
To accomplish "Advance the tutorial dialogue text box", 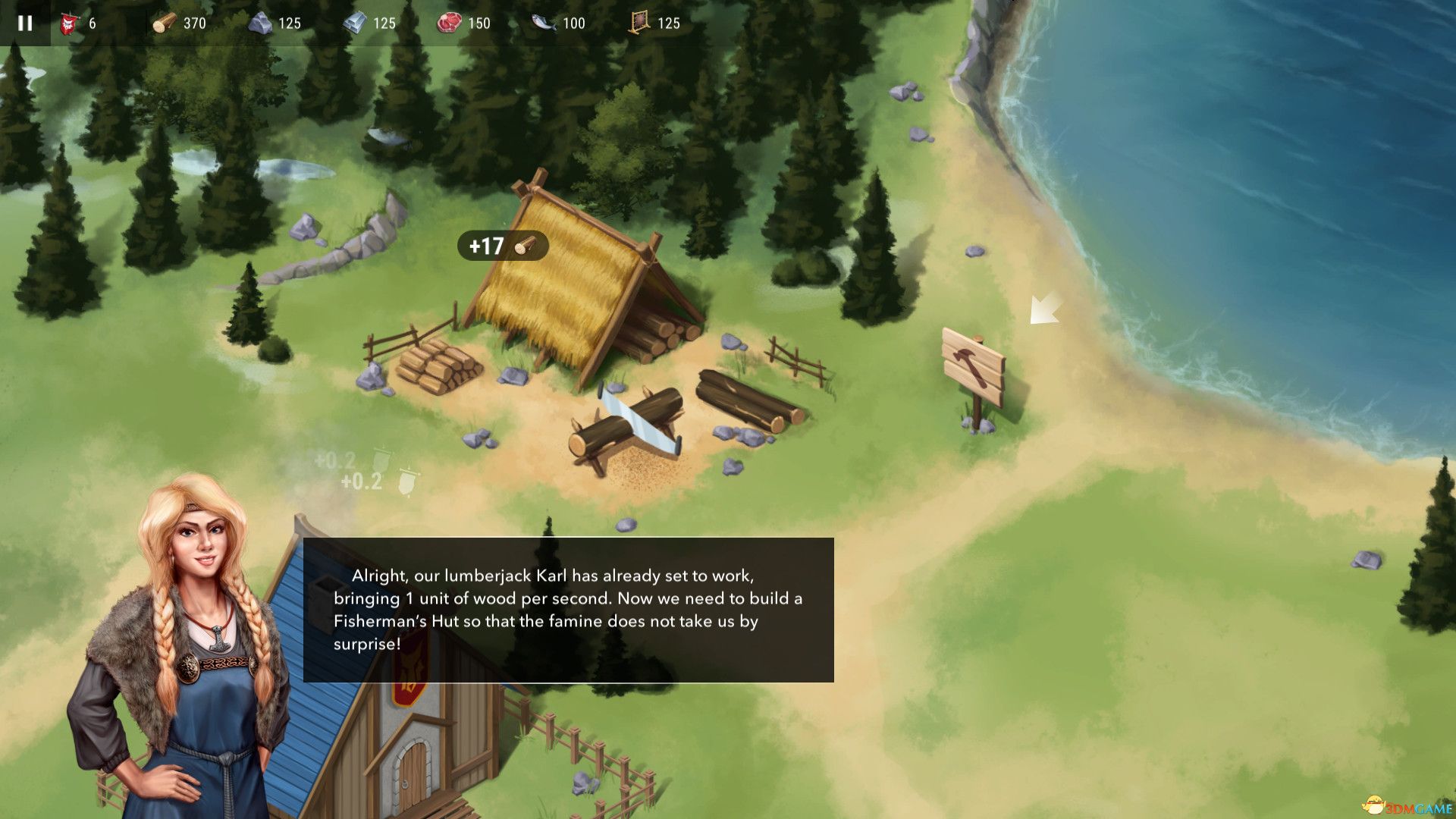I will tap(568, 610).
